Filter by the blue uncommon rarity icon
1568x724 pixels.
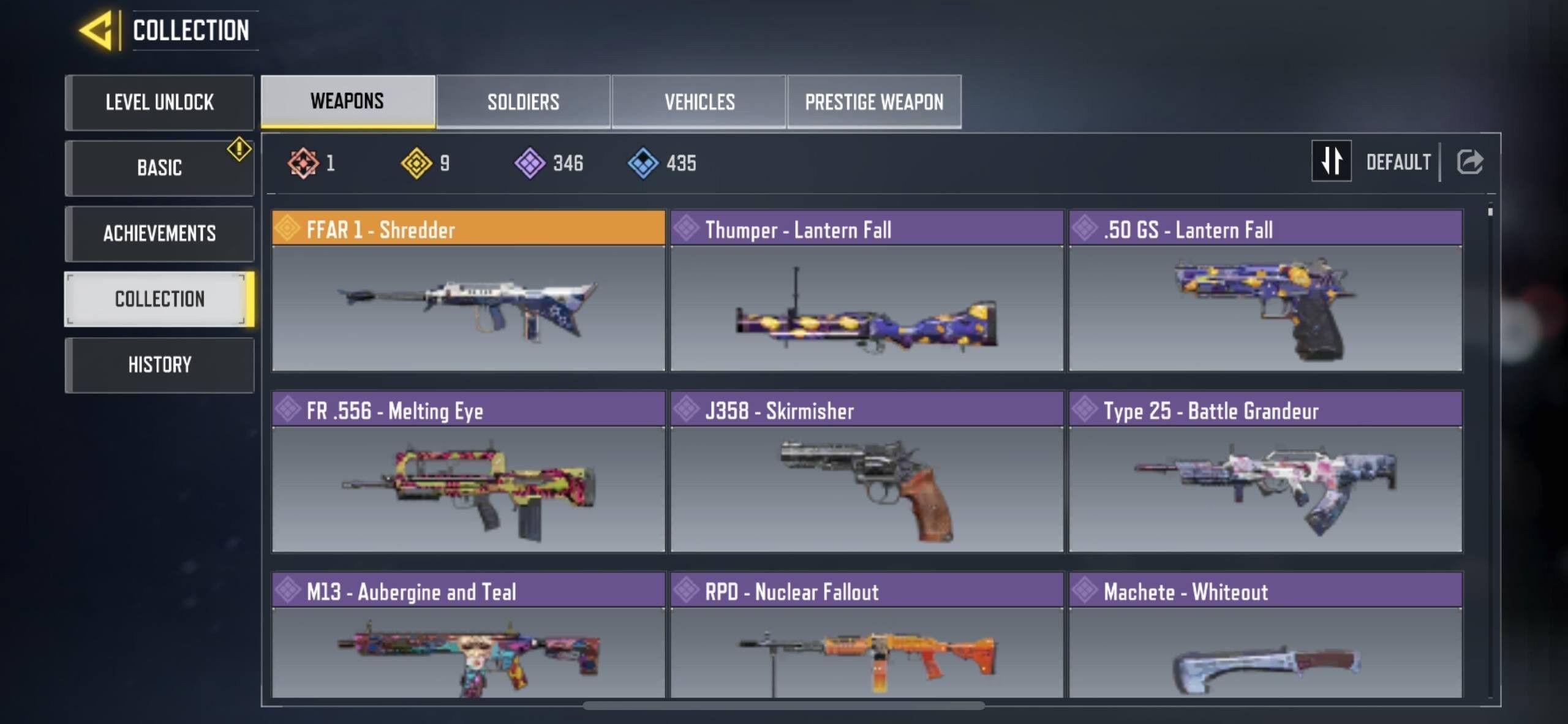point(643,162)
